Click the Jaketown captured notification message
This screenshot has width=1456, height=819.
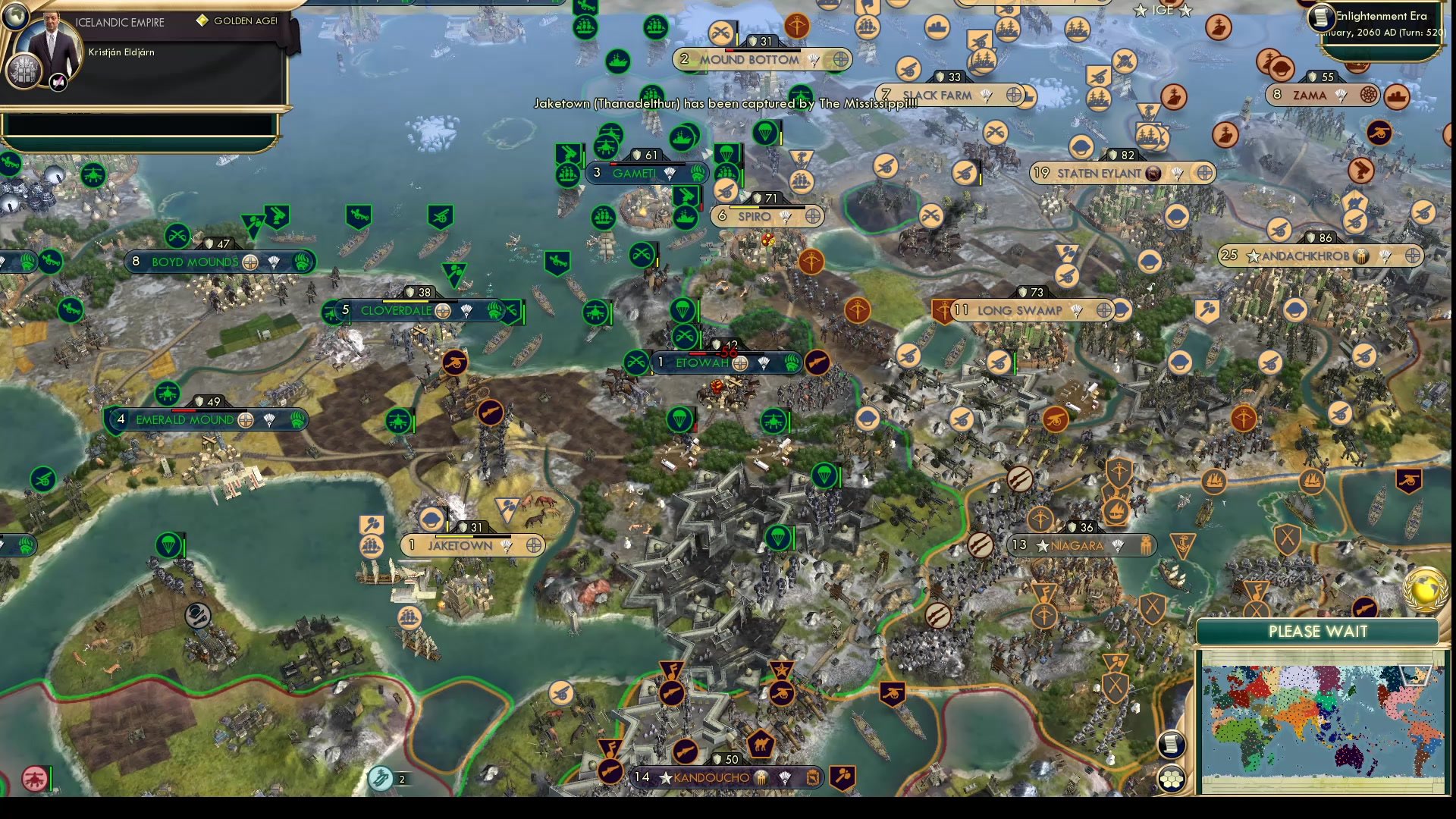724,103
